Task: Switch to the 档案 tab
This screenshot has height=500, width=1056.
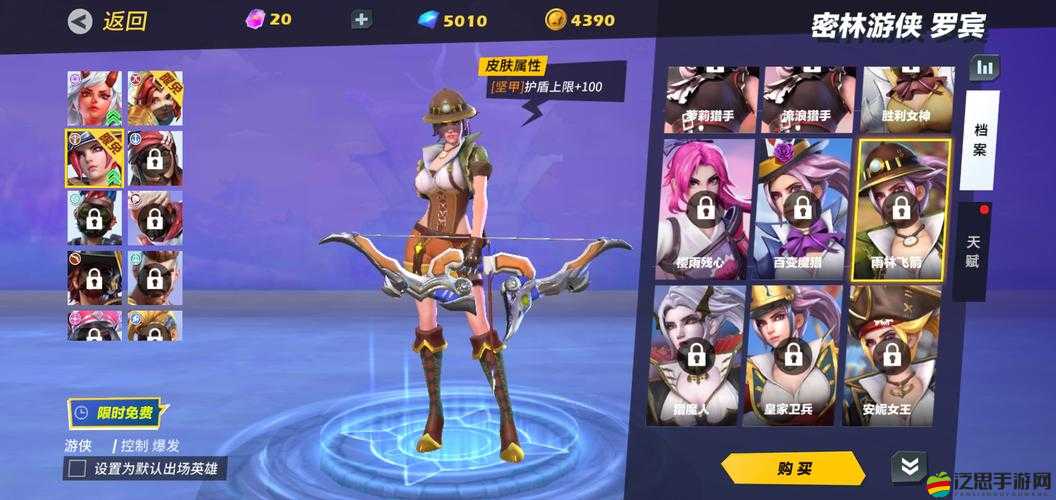Action: point(980,141)
